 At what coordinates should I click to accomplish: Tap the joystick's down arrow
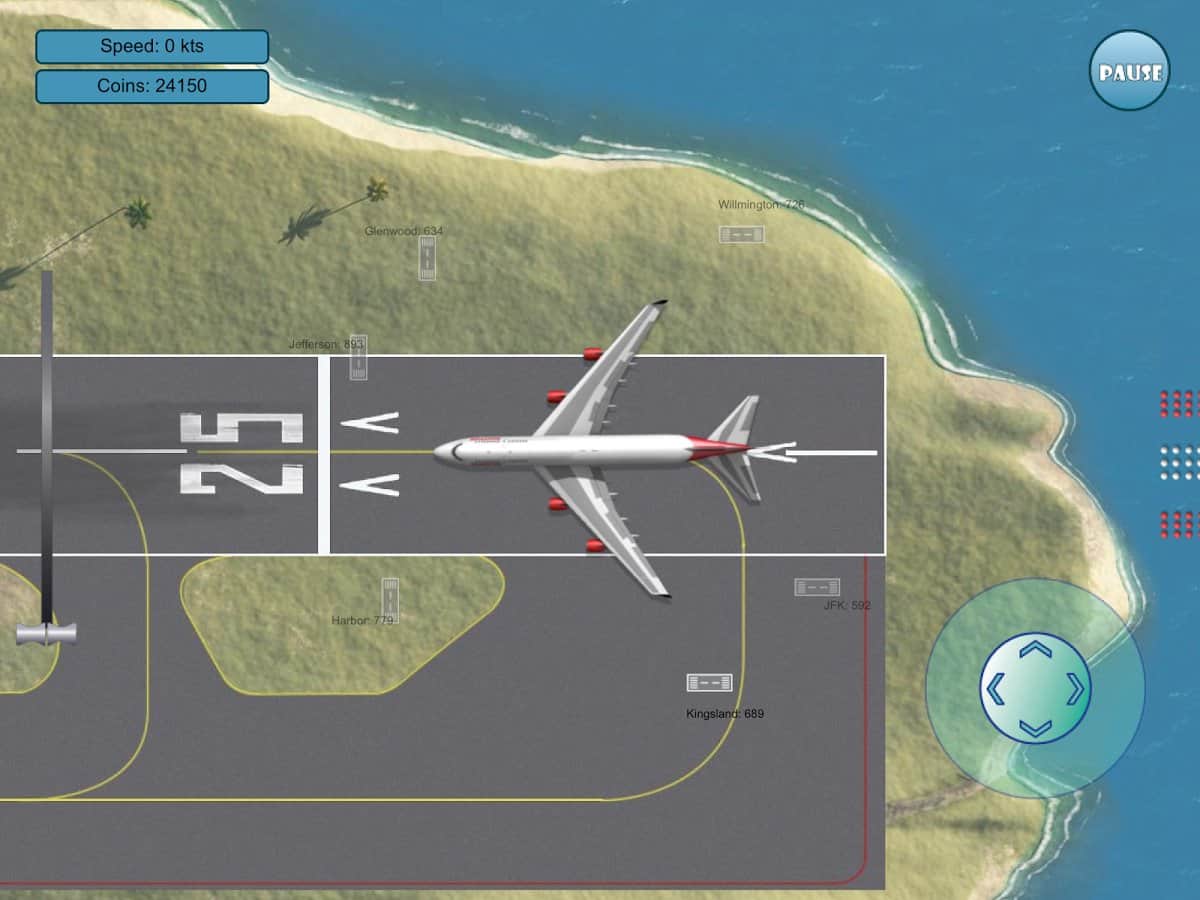(x=1035, y=727)
